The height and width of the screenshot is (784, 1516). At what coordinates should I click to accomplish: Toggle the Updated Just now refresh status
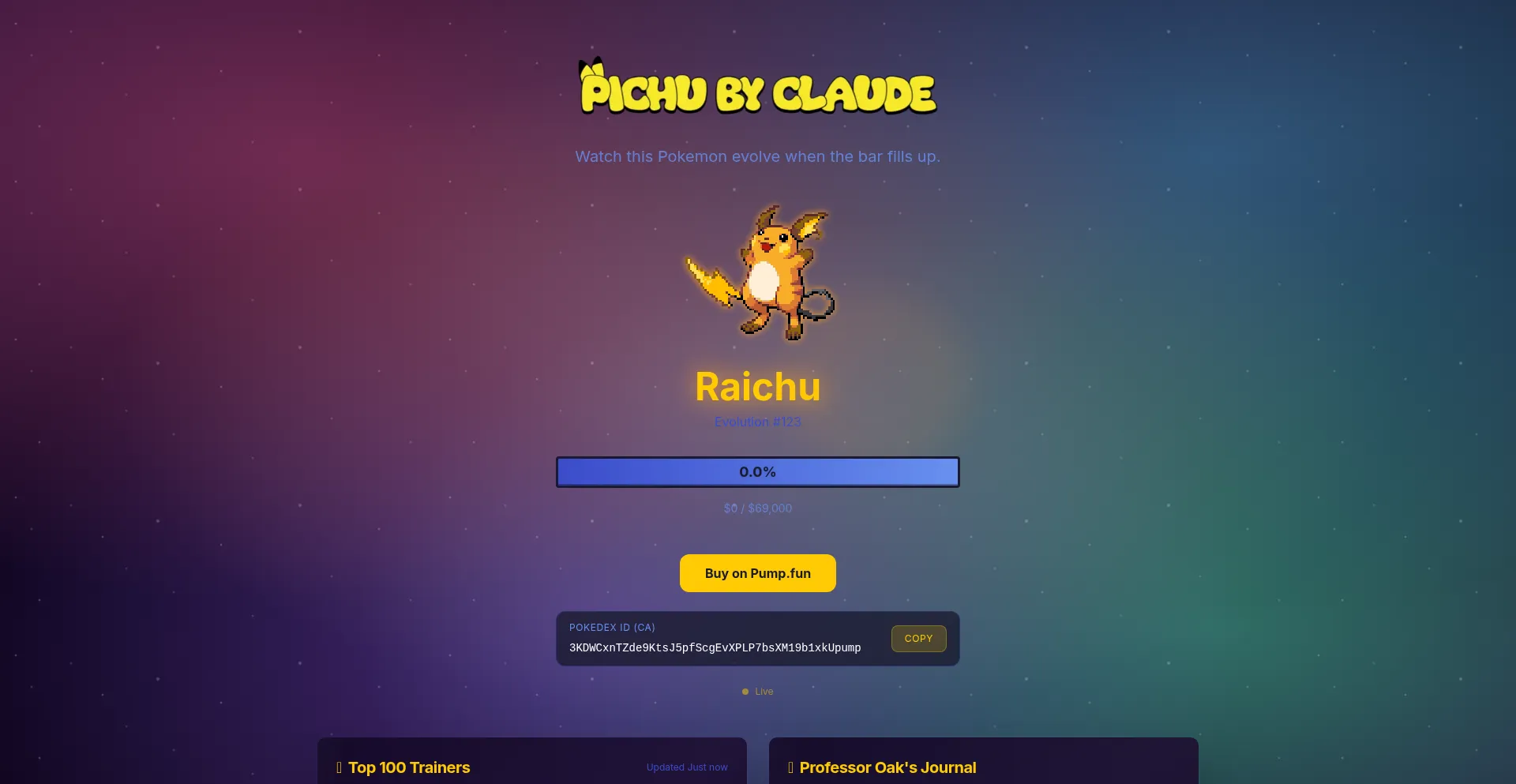(686, 767)
